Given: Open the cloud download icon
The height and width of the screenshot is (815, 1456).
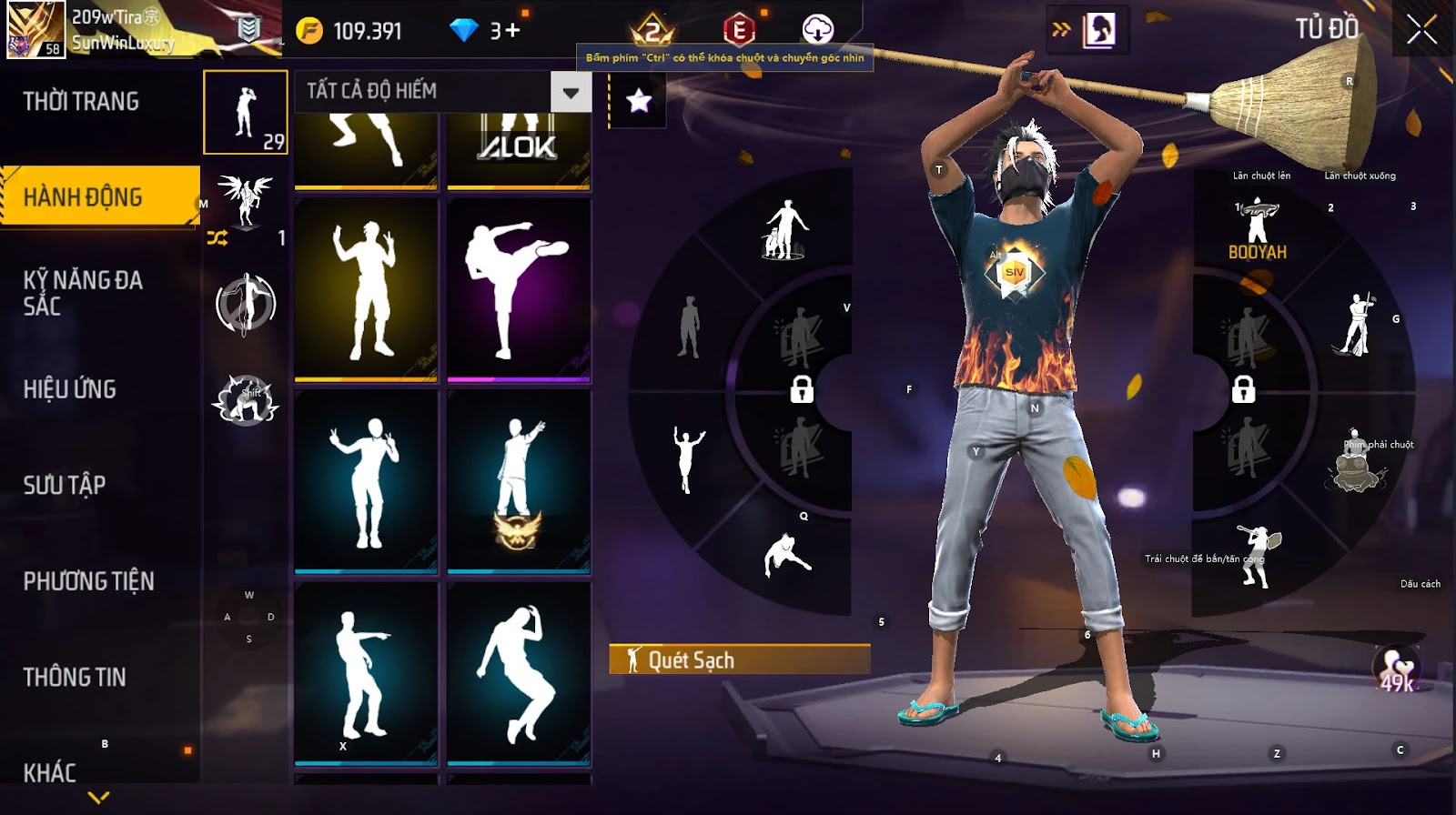Looking at the screenshot, I should 817,30.
